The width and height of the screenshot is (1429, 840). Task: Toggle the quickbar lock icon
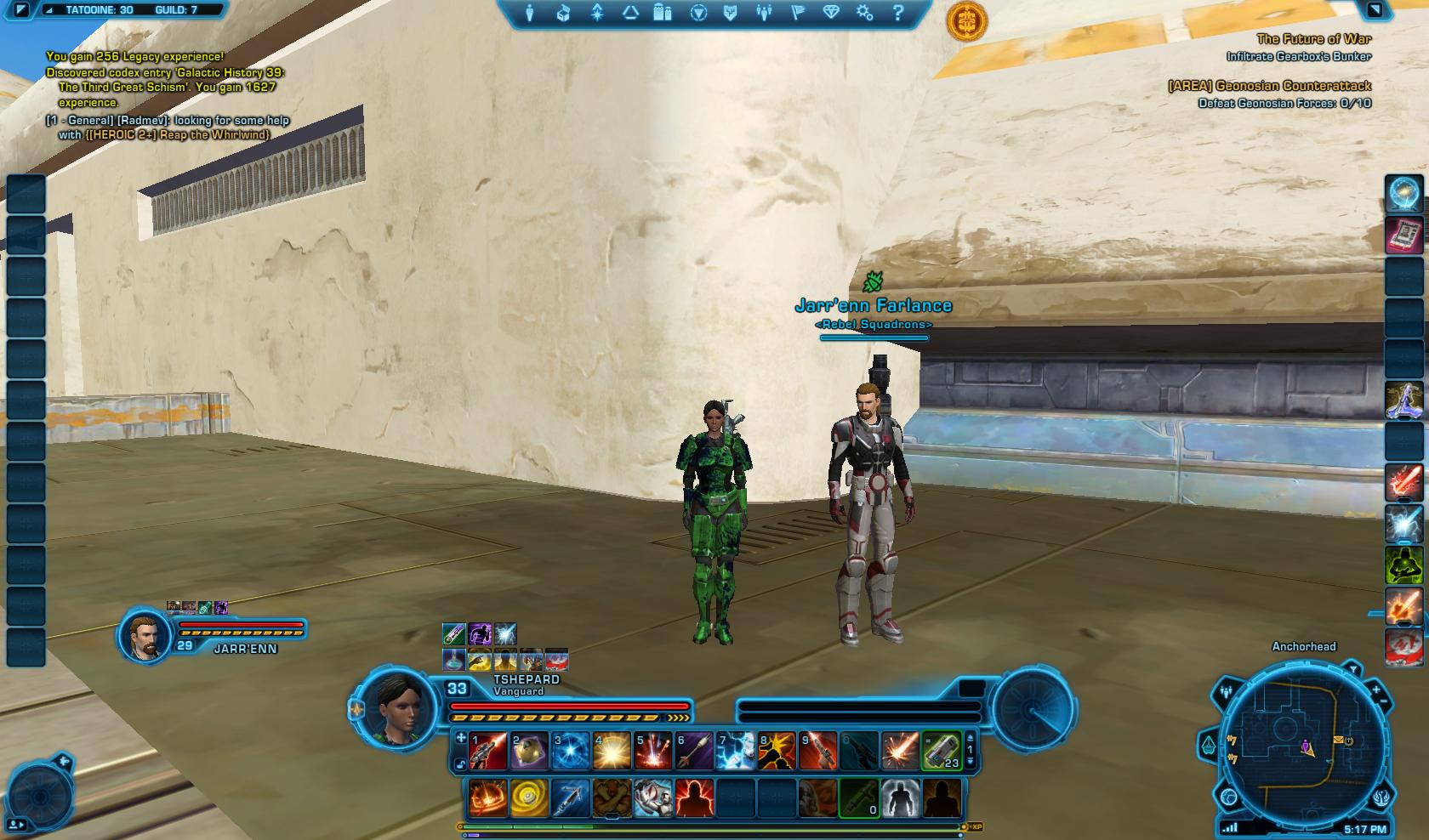pos(460,764)
